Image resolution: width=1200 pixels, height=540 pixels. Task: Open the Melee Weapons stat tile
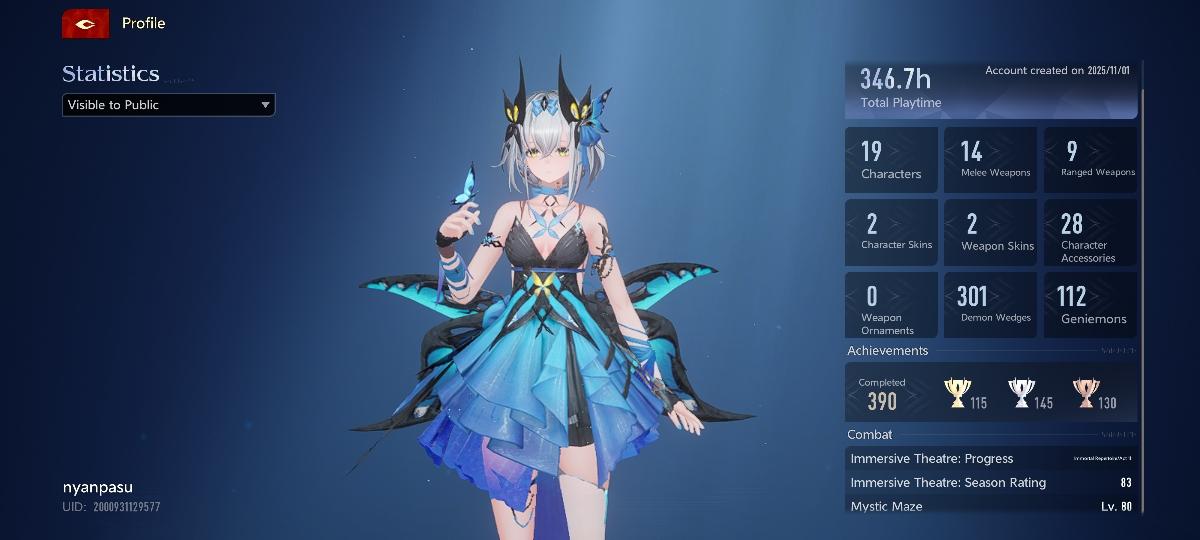click(x=990, y=160)
